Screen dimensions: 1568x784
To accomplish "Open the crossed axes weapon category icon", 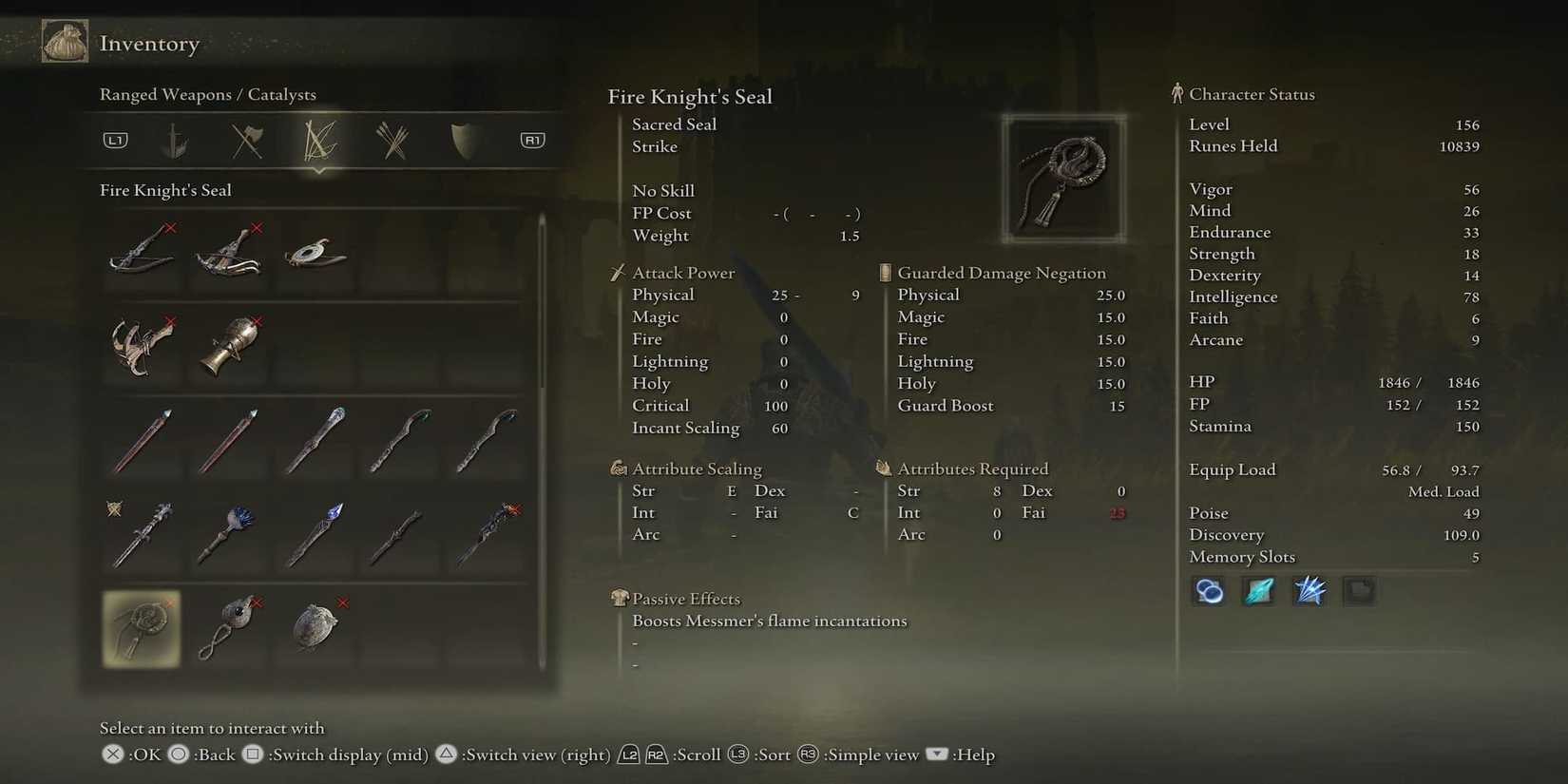I will (247, 140).
